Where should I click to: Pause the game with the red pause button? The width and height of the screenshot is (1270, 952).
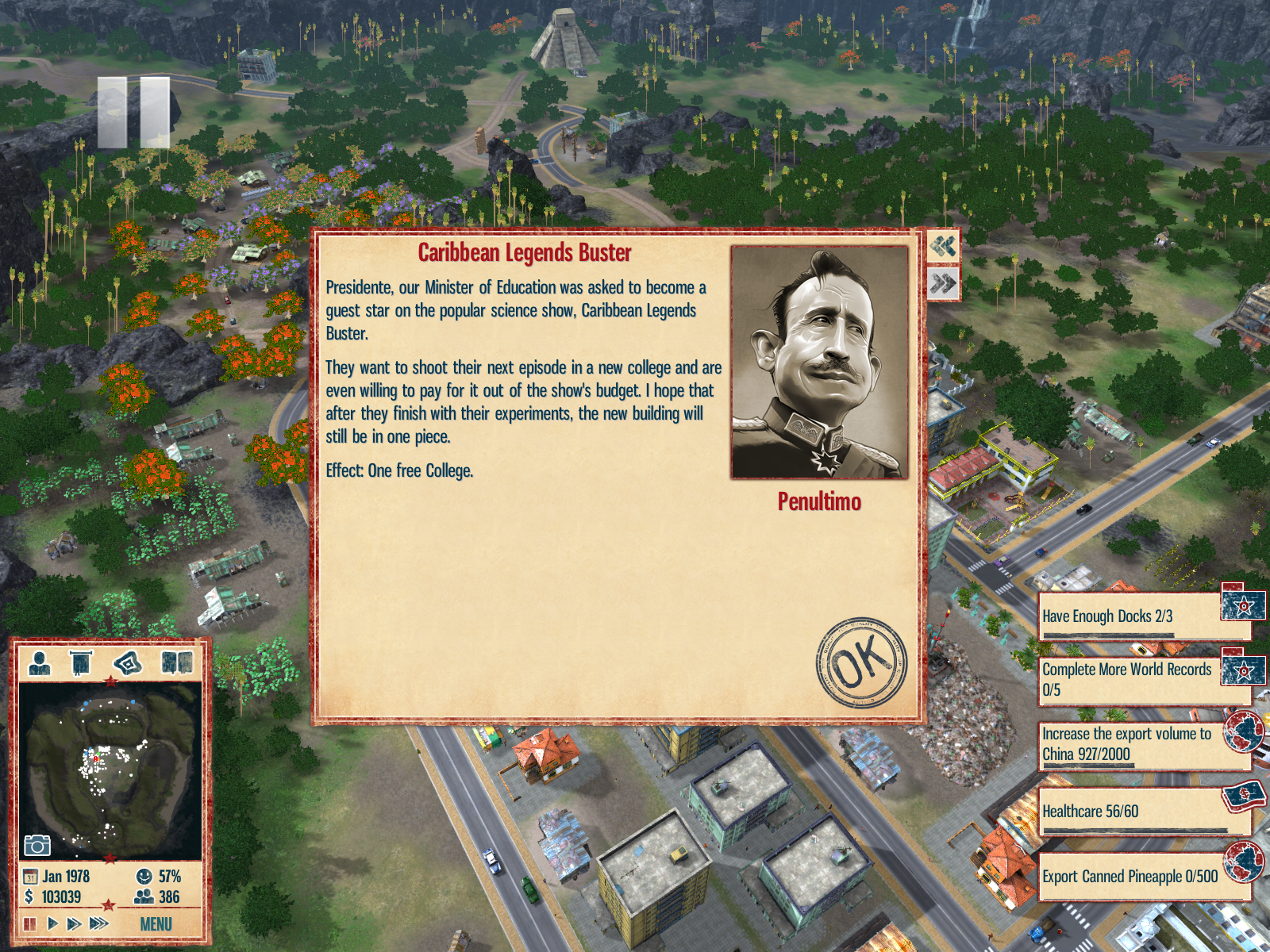point(30,923)
